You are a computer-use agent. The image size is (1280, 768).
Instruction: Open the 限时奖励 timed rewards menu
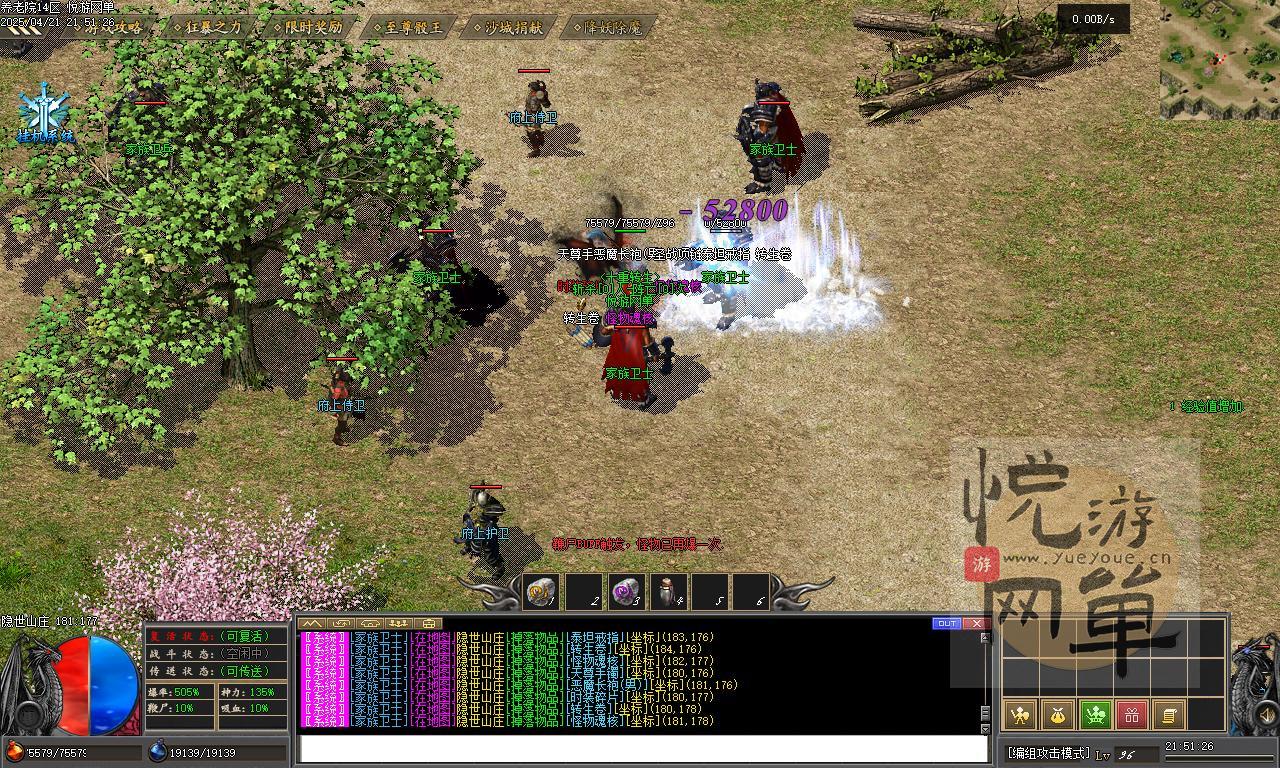[x=307, y=27]
